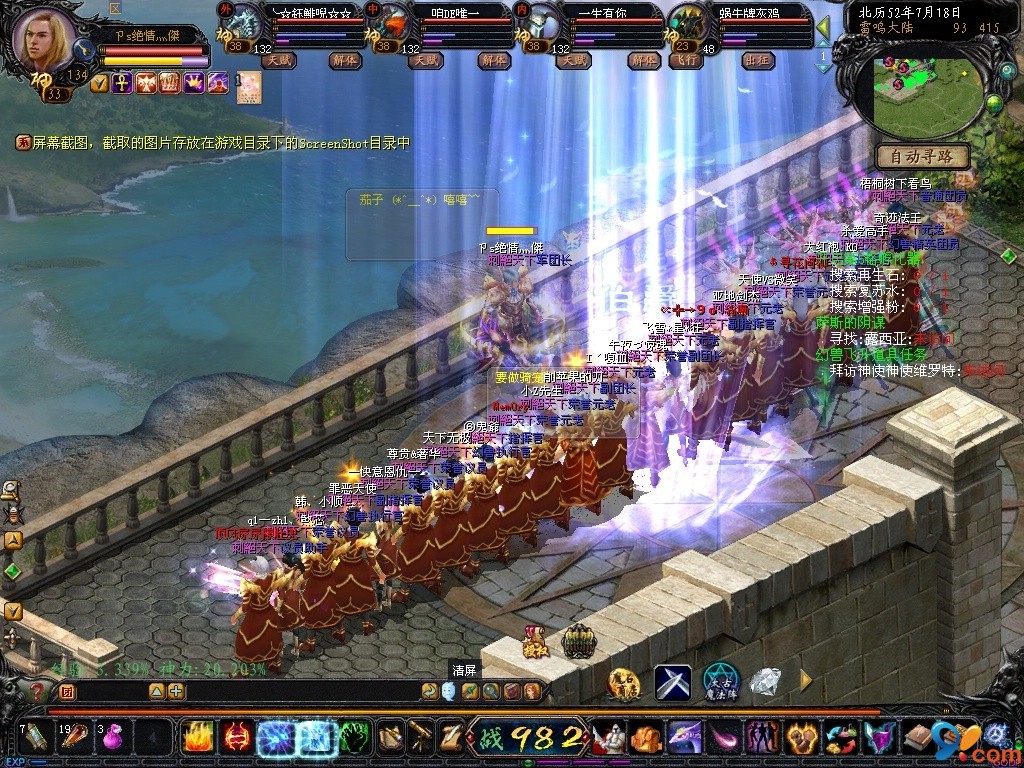
Task: Click the diamond icon beside the magic circle
Action: [x=765, y=681]
